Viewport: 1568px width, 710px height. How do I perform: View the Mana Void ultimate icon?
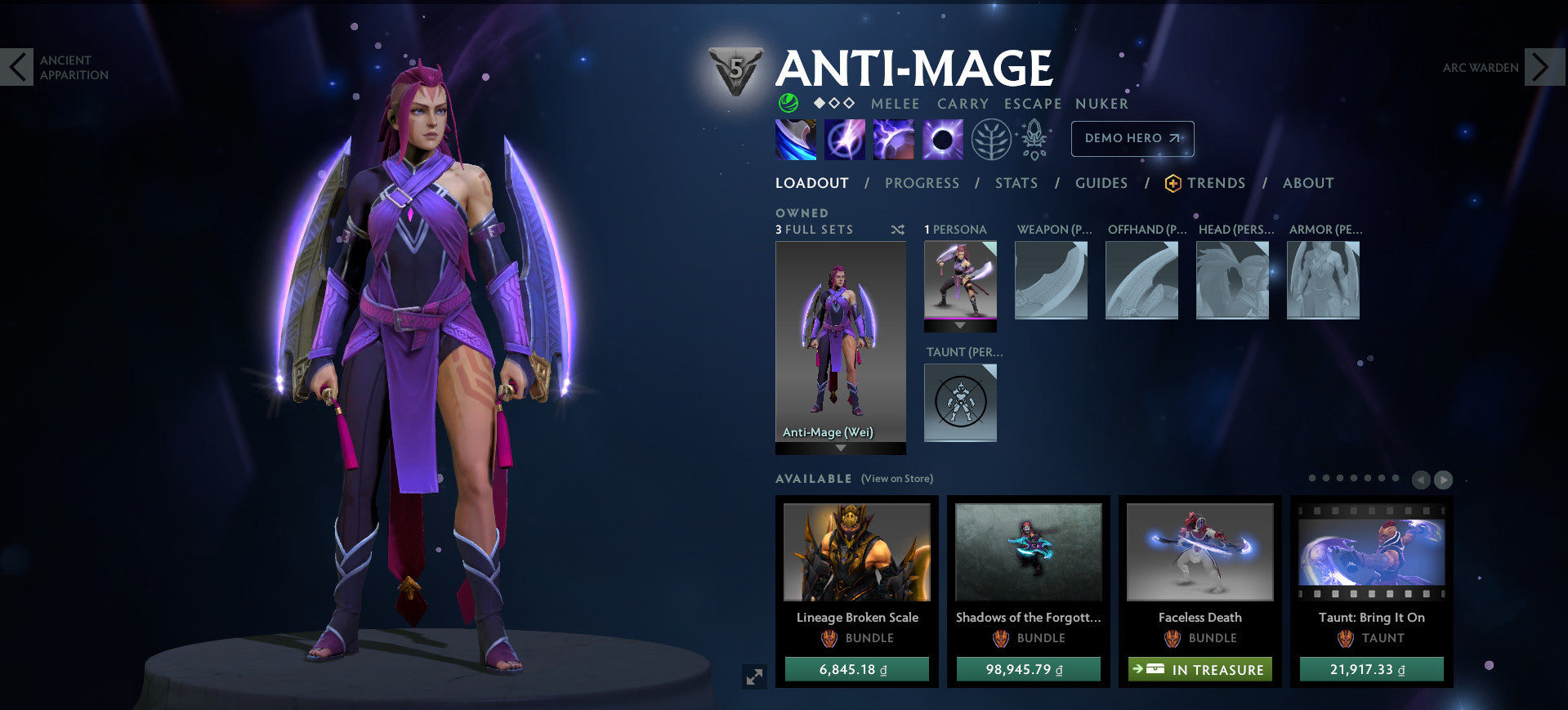tap(941, 139)
